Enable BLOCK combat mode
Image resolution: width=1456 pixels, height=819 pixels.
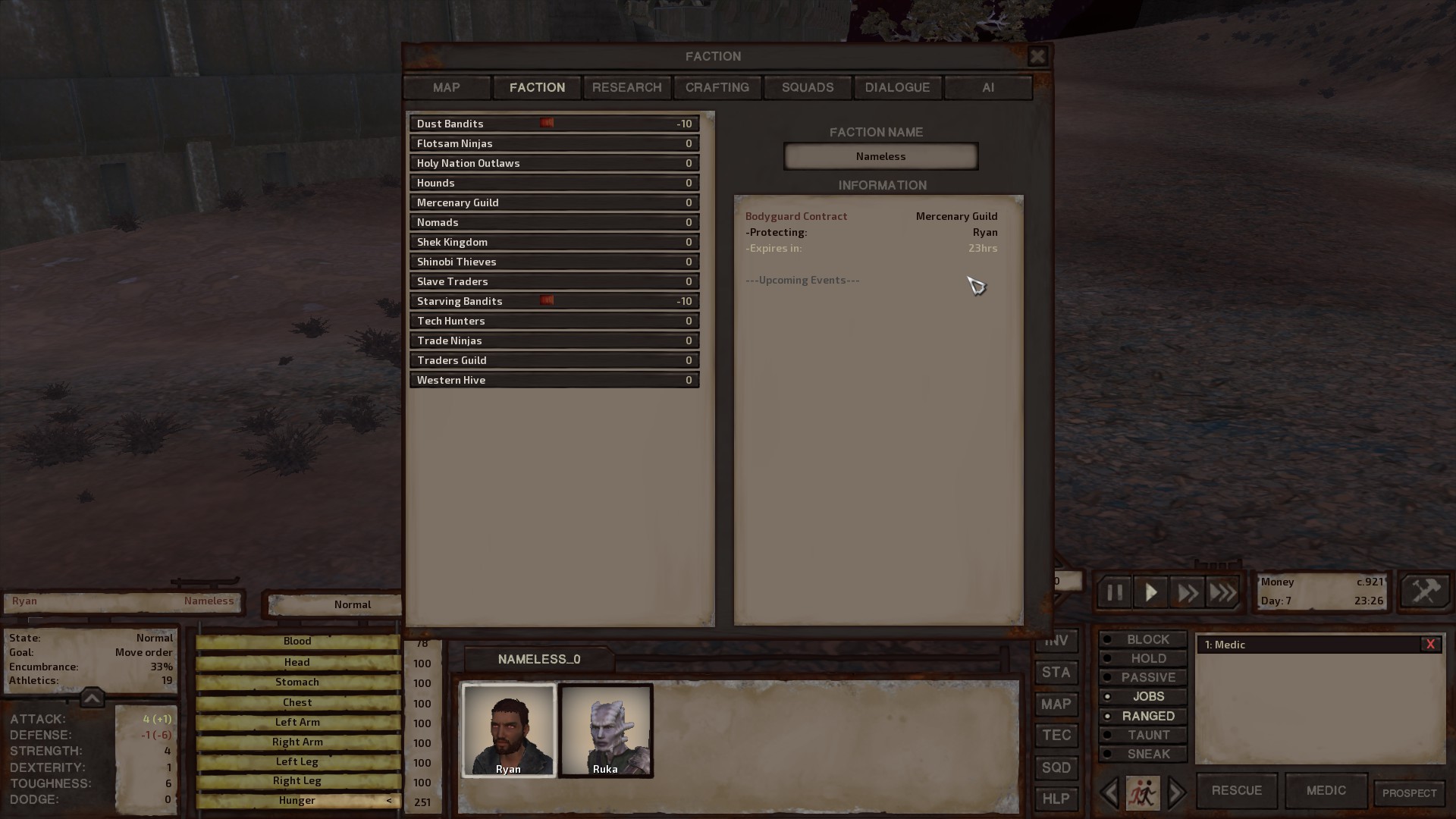[1143, 639]
